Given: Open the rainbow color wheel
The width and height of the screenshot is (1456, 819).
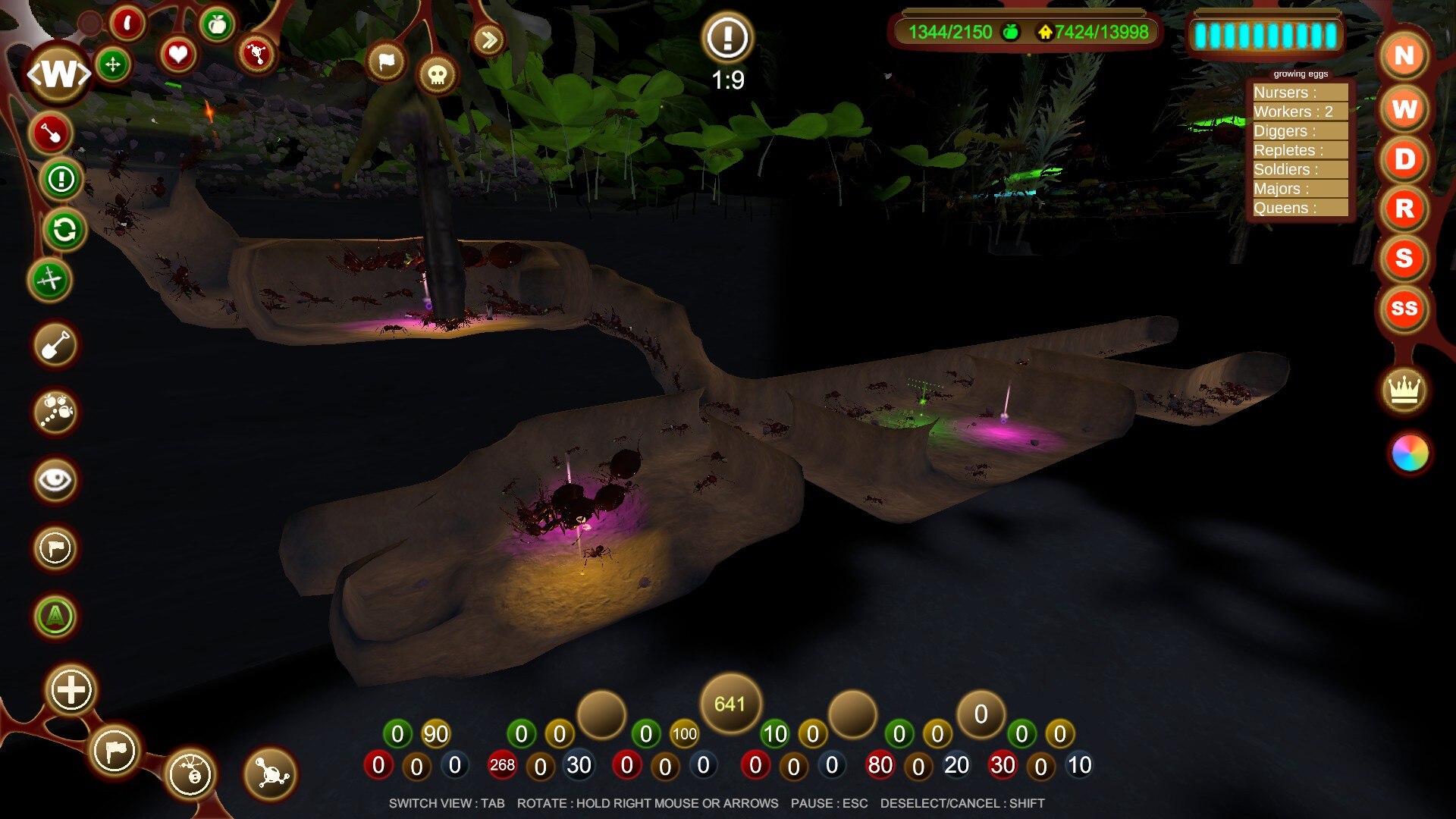Looking at the screenshot, I should click(x=1410, y=453).
